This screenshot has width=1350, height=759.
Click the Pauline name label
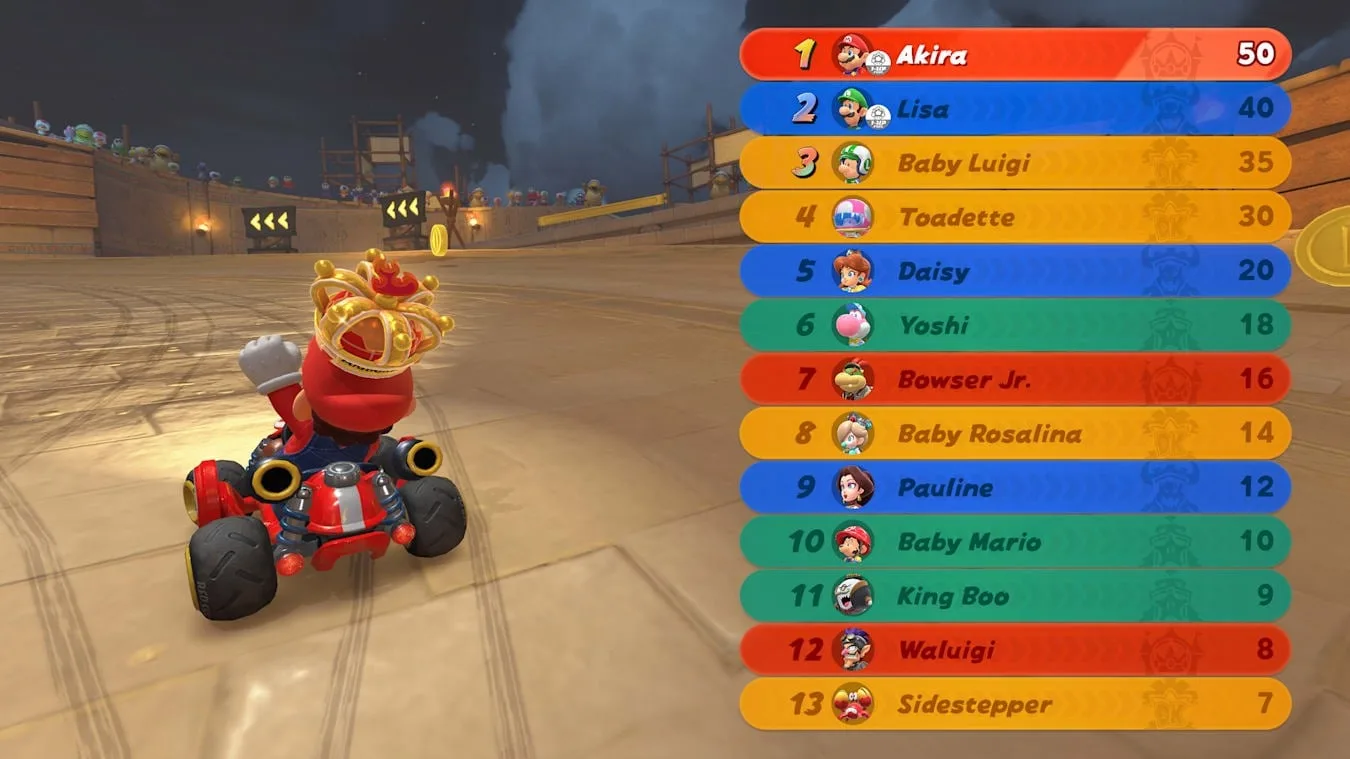click(943, 488)
